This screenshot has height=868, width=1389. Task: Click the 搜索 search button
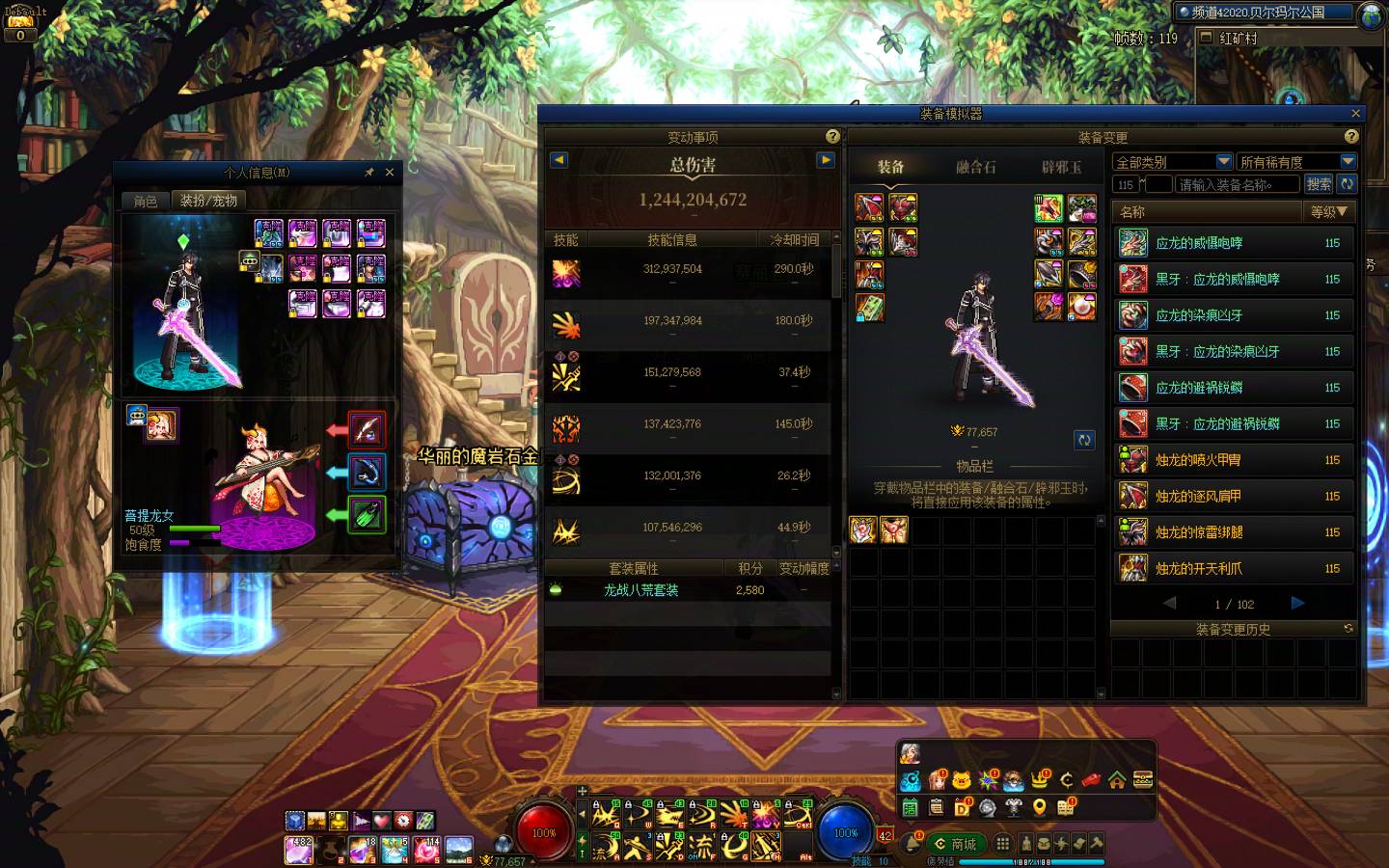1319,184
